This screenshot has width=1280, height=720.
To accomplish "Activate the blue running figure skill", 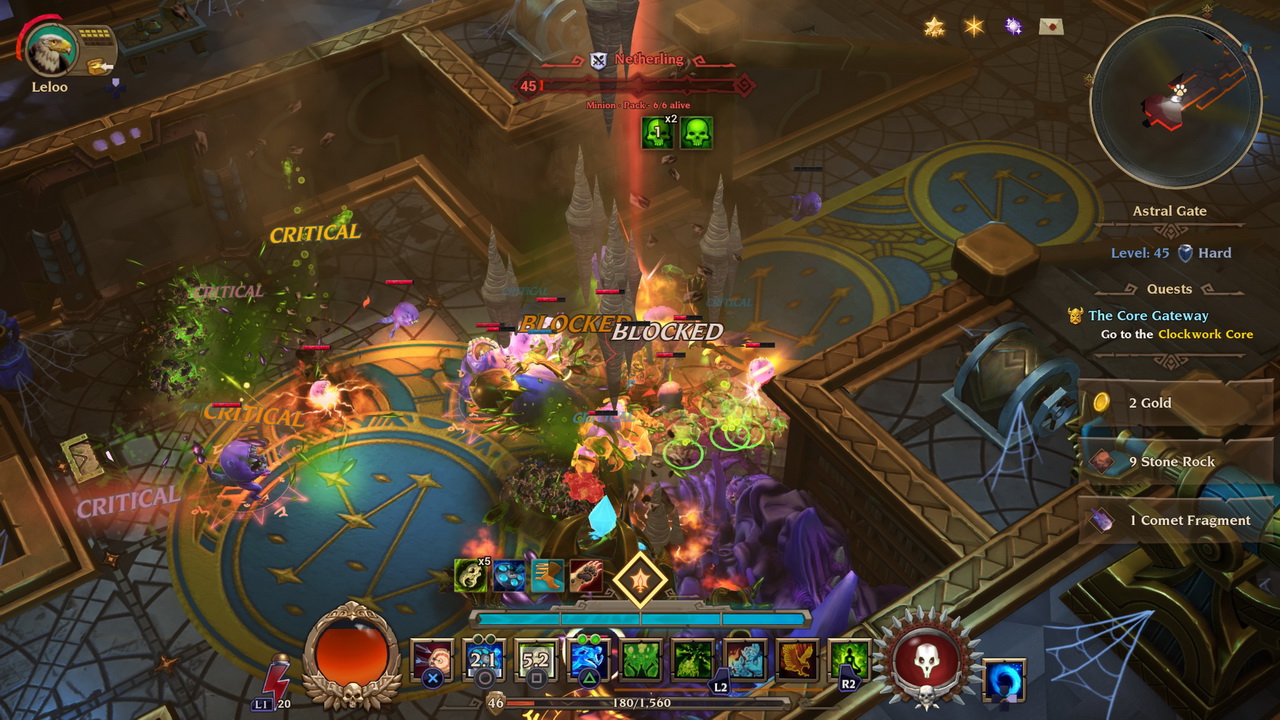I will [590, 660].
